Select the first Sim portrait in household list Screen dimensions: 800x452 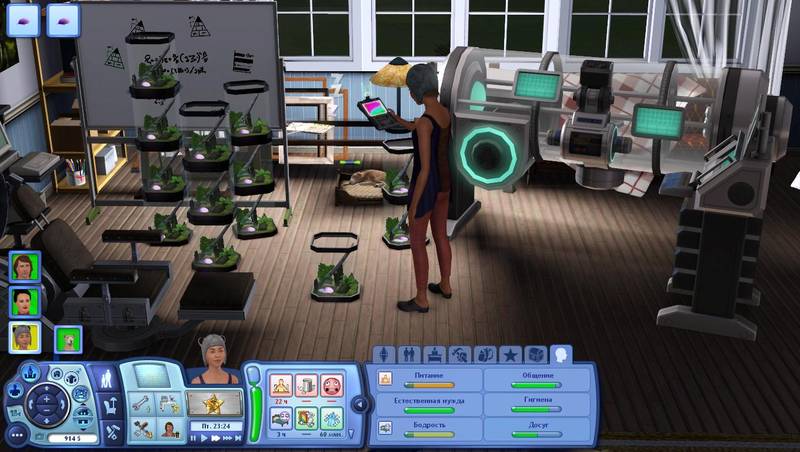pyautogui.click(x=24, y=267)
